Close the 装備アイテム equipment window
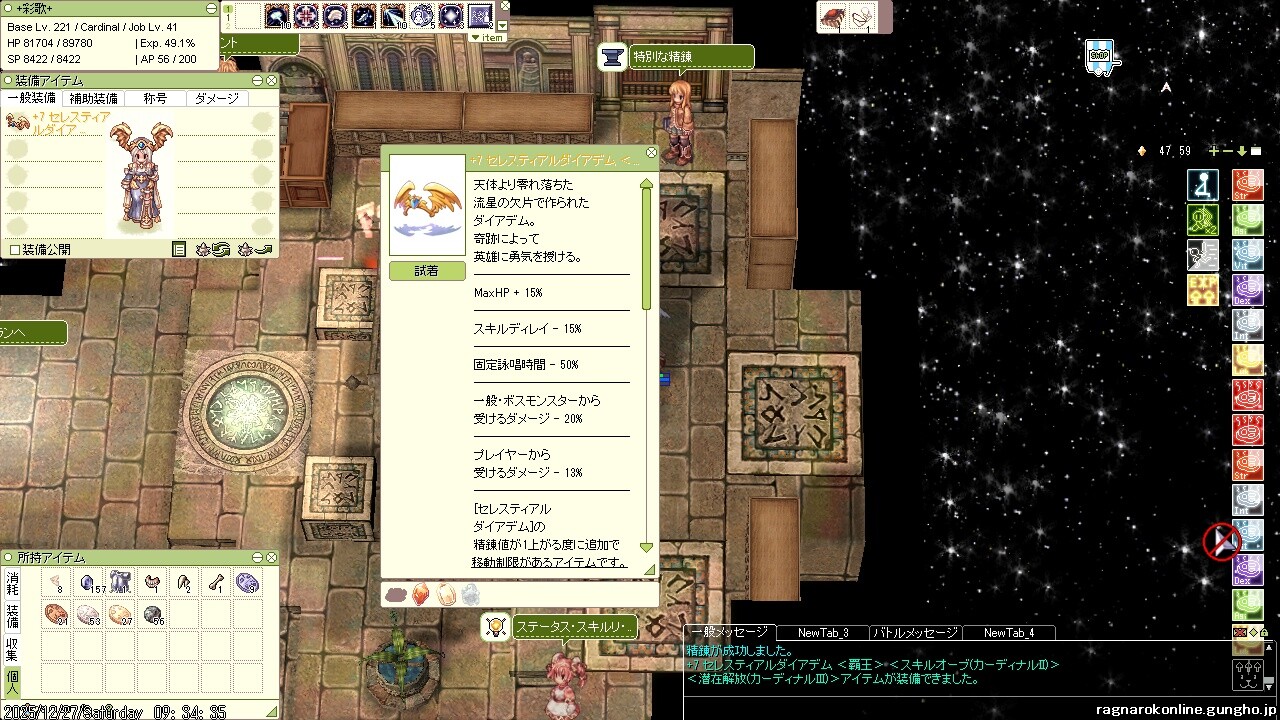 pos(272,80)
